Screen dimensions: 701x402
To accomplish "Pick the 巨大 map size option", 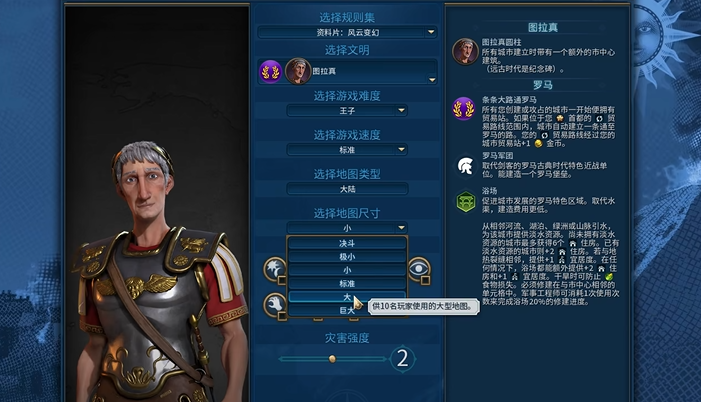I will [x=347, y=311].
